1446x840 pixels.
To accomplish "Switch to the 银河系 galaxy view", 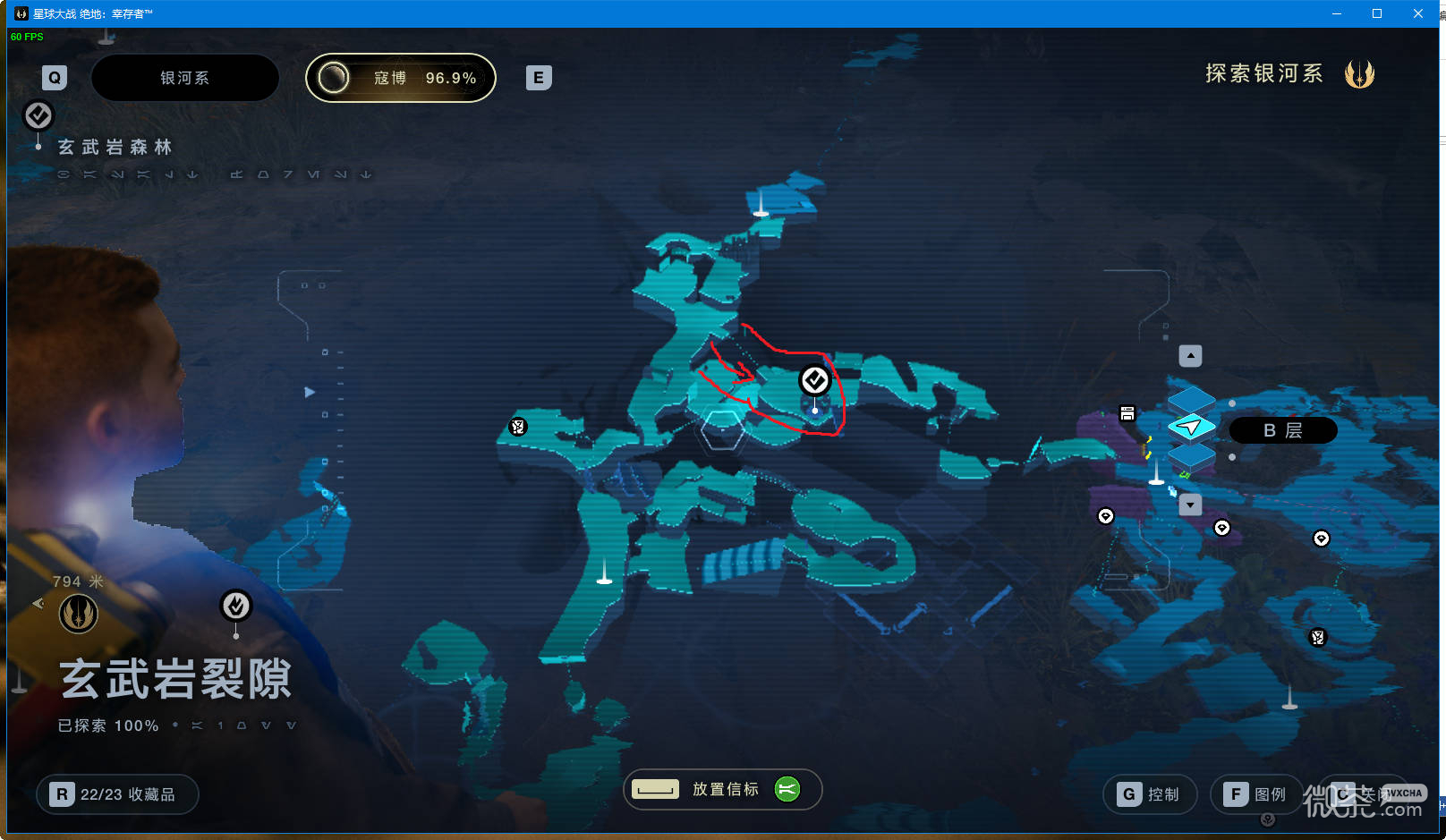I will pyautogui.click(x=184, y=78).
